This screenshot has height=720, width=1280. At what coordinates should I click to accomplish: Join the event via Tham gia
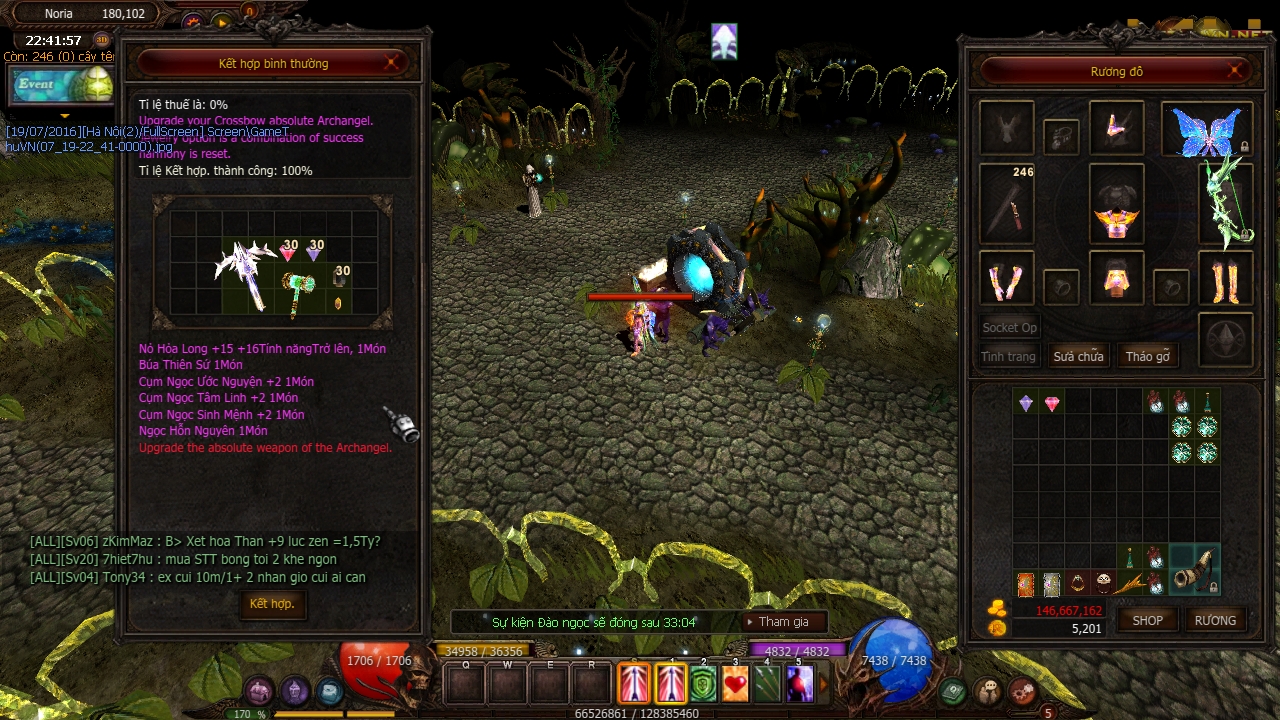coord(783,622)
